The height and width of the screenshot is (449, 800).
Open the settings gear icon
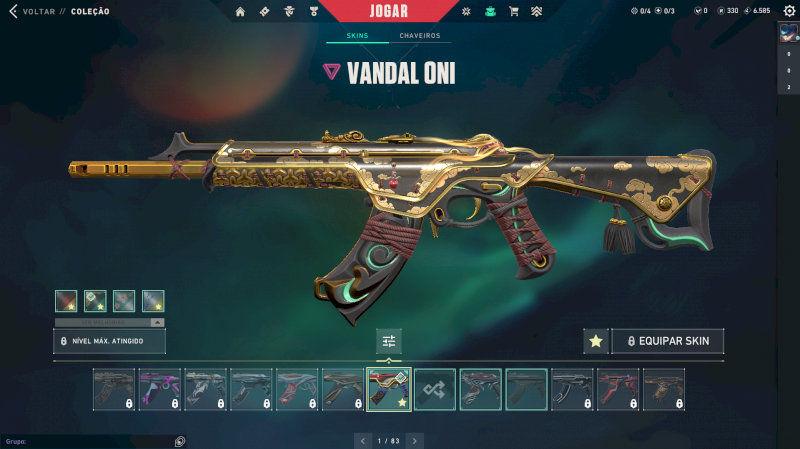click(789, 11)
